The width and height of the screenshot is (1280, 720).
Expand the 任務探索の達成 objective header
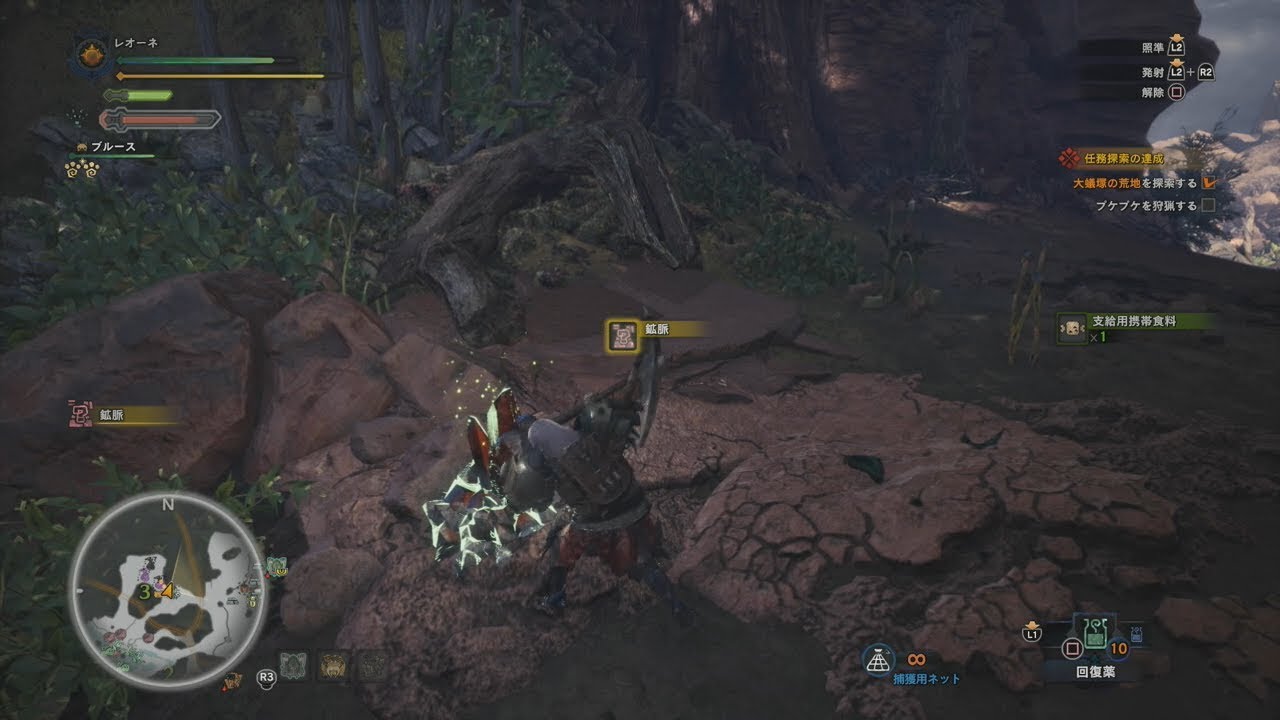pos(1124,158)
